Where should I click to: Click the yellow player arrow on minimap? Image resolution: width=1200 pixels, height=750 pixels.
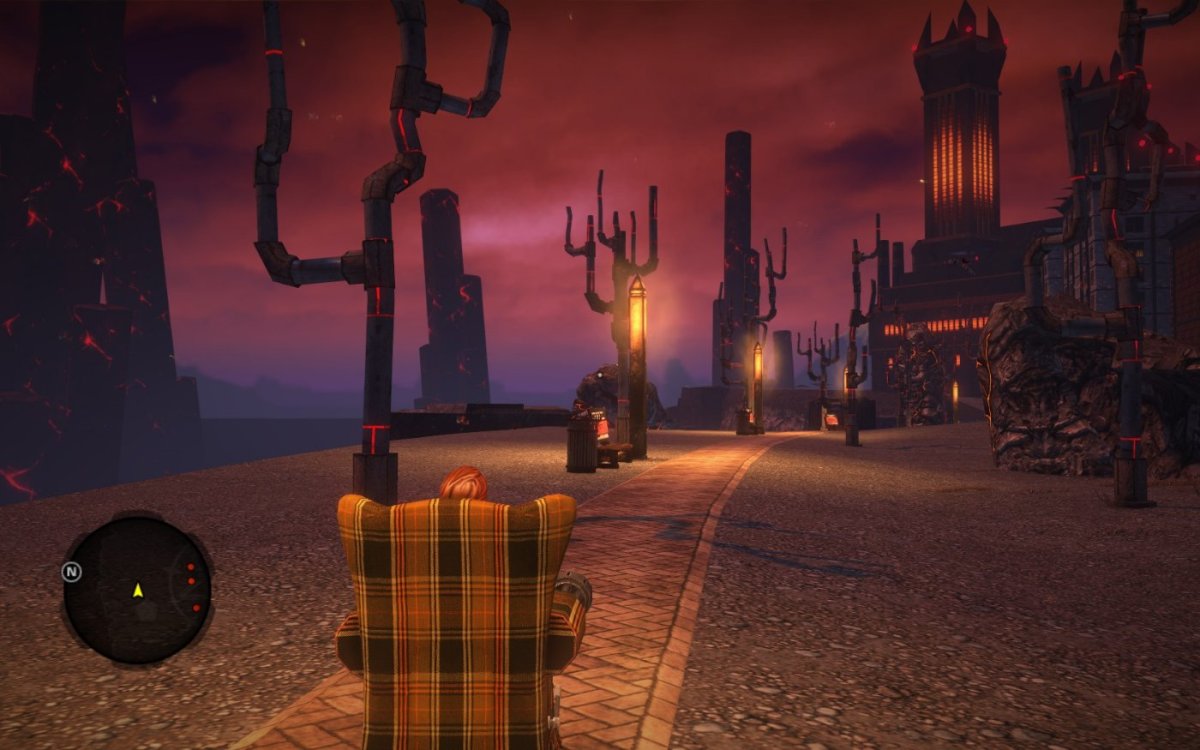tap(137, 591)
